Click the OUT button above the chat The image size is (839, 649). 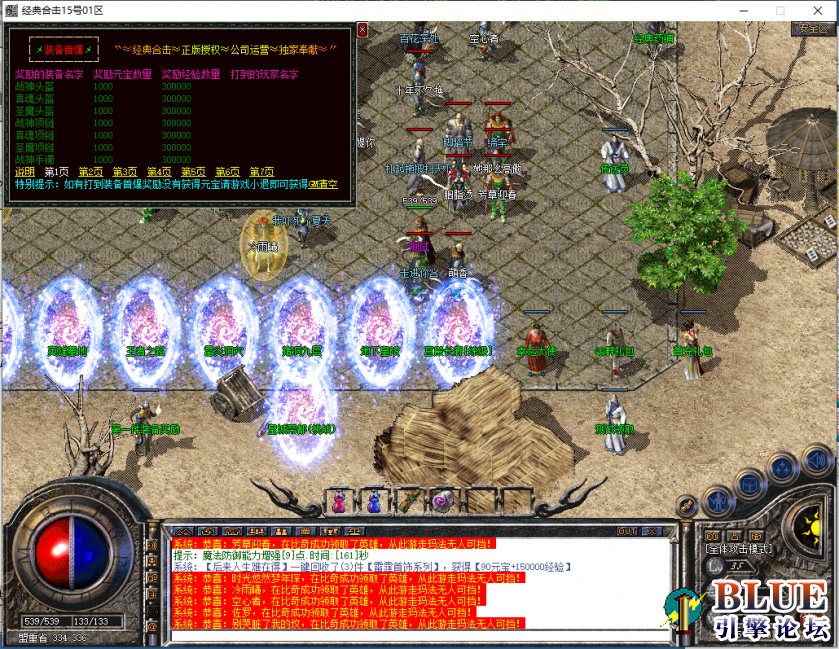pyautogui.click(x=628, y=530)
